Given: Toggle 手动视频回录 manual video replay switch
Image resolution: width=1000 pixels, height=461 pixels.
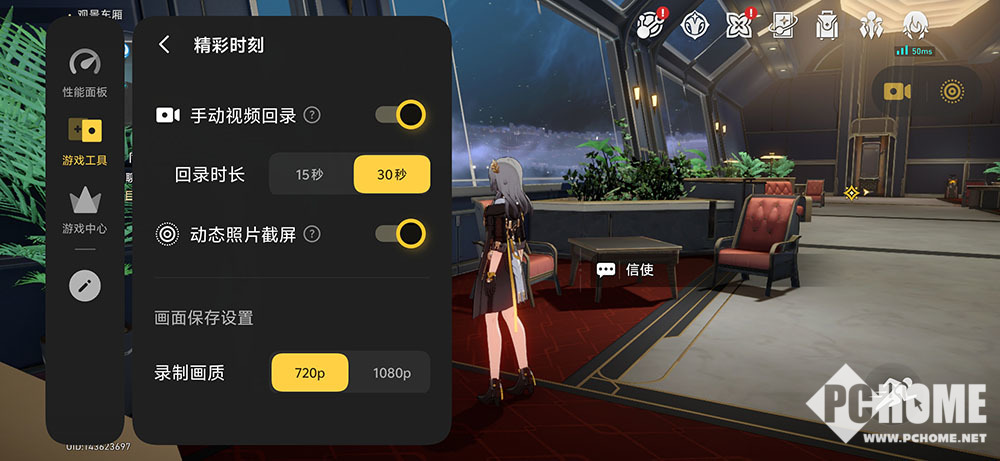Looking at the screenshot, I should pos(400,115).
